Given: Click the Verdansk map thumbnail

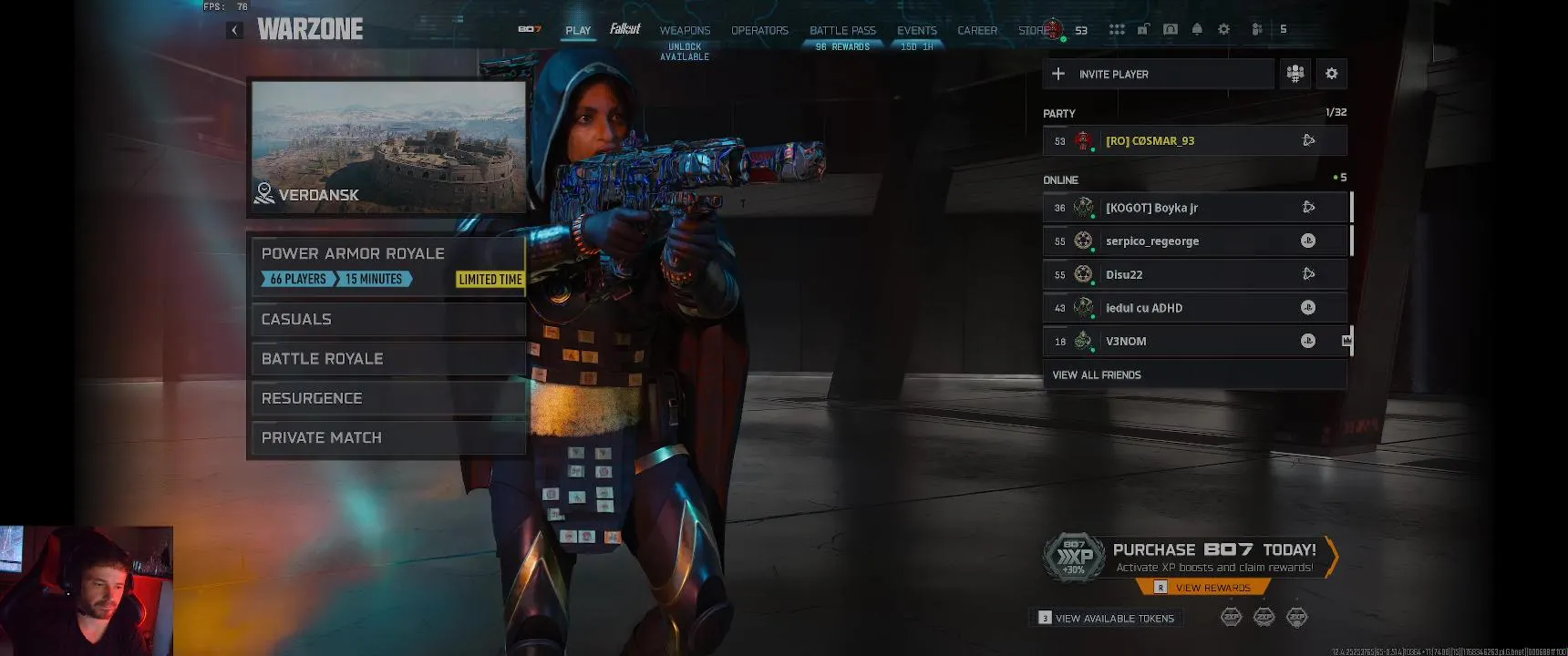Looking at the screenshot, I should coord(388,148).
